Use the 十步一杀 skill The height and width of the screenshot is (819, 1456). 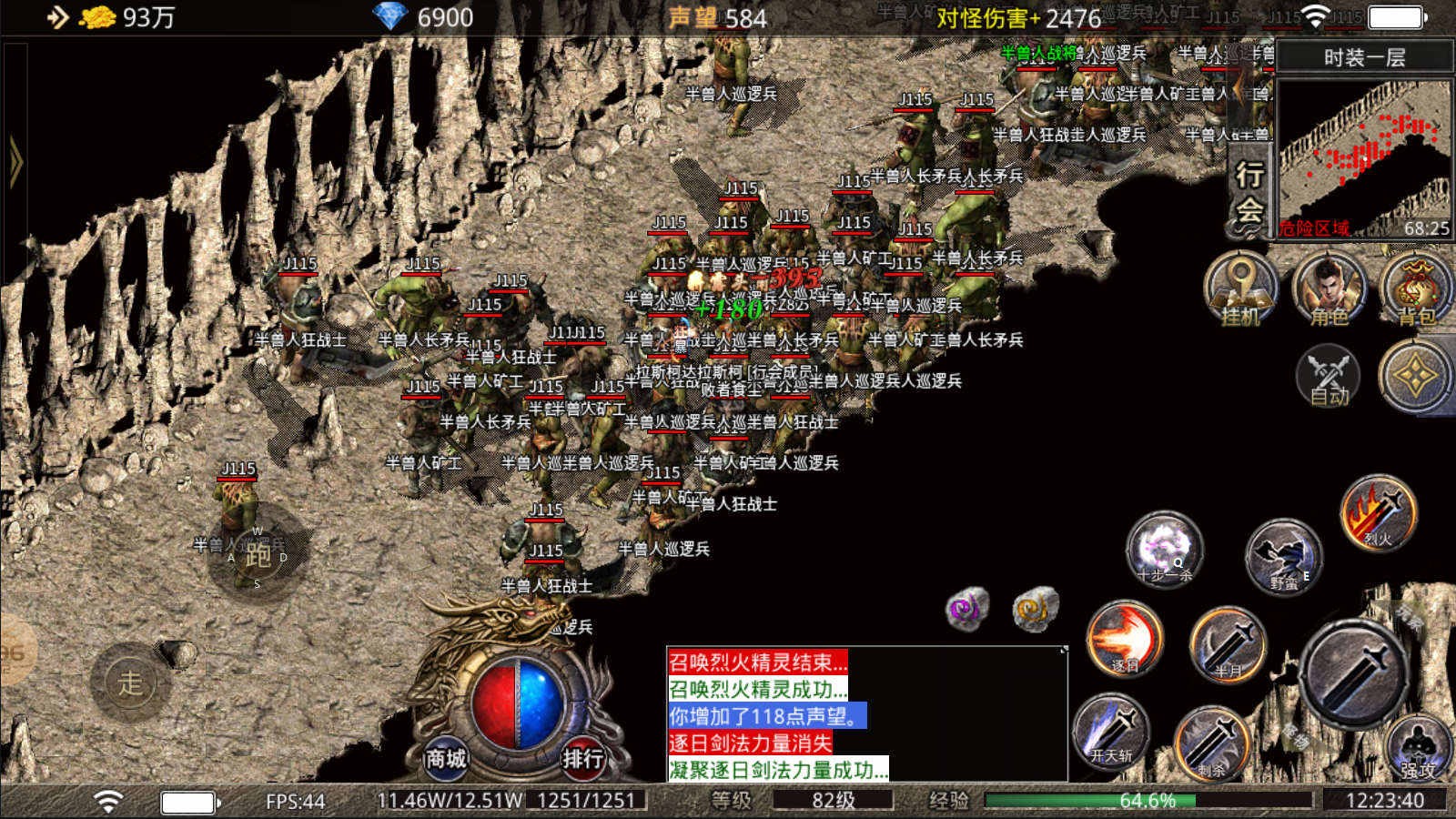point(1165,549)
